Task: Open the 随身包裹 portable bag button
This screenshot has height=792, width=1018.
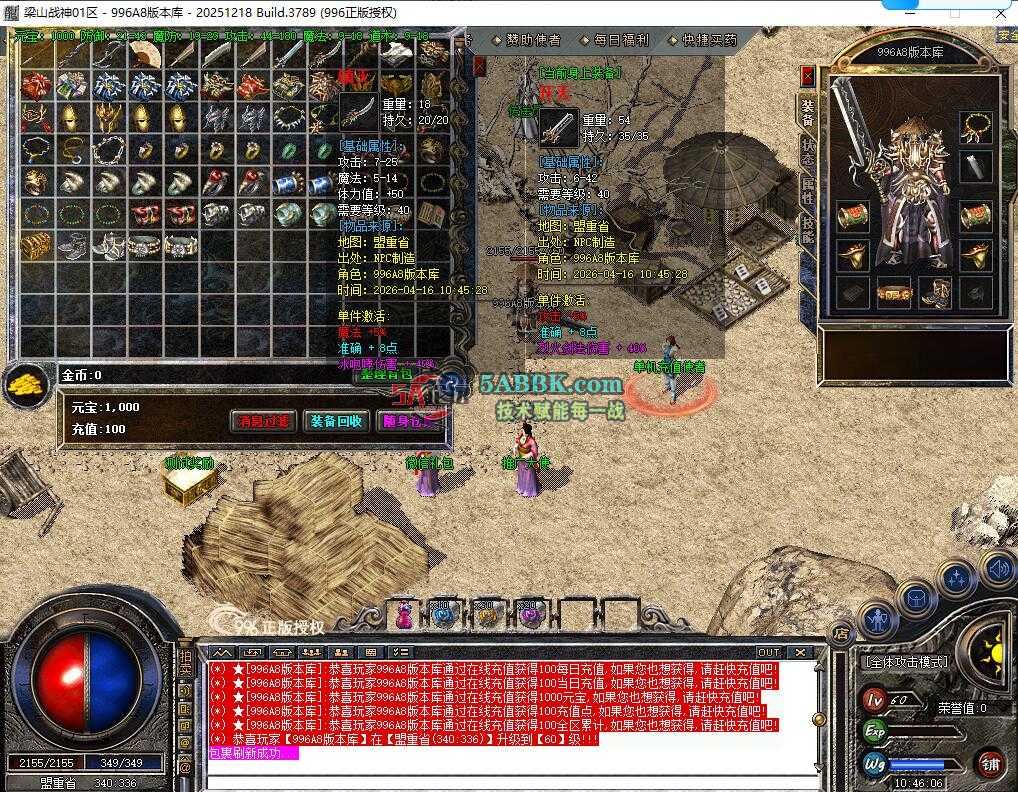Action: tap(408, 421)
